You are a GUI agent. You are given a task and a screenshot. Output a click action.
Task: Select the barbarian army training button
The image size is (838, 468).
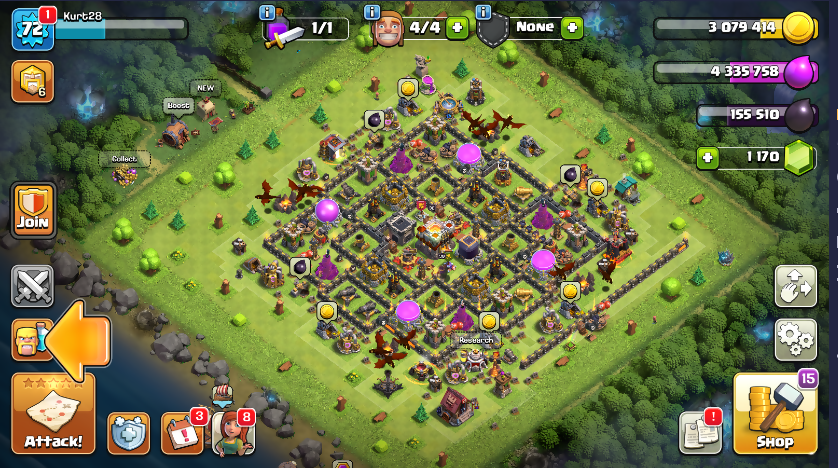[28, 340]
